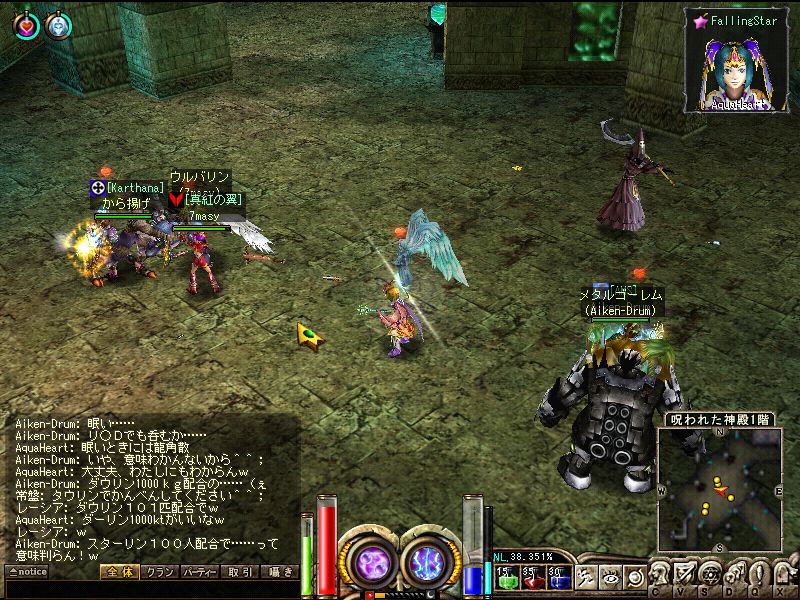Image resolution: width=800 pixels, height=600 pixels.
Task: Use the red potion slot
Action: coord(531,577)
